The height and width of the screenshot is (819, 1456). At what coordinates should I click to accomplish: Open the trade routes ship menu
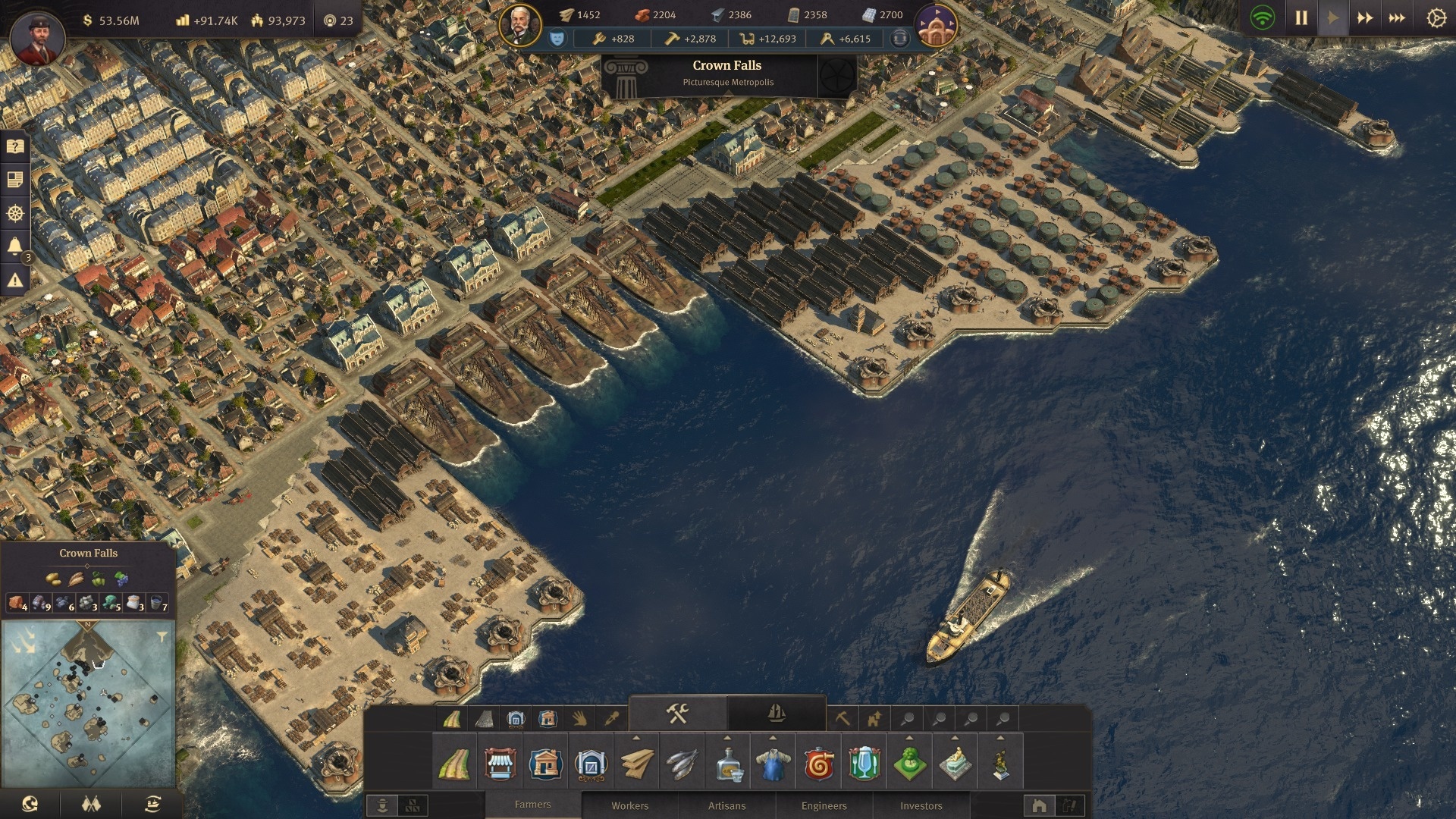(x=152, y=804)
